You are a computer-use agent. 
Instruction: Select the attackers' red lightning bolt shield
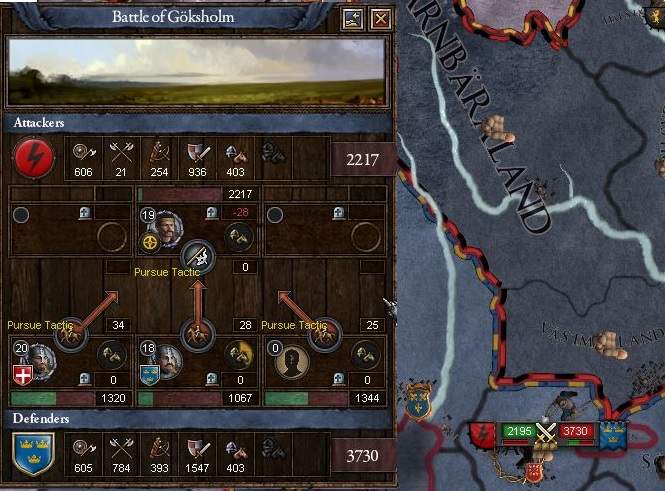[33, 157]
